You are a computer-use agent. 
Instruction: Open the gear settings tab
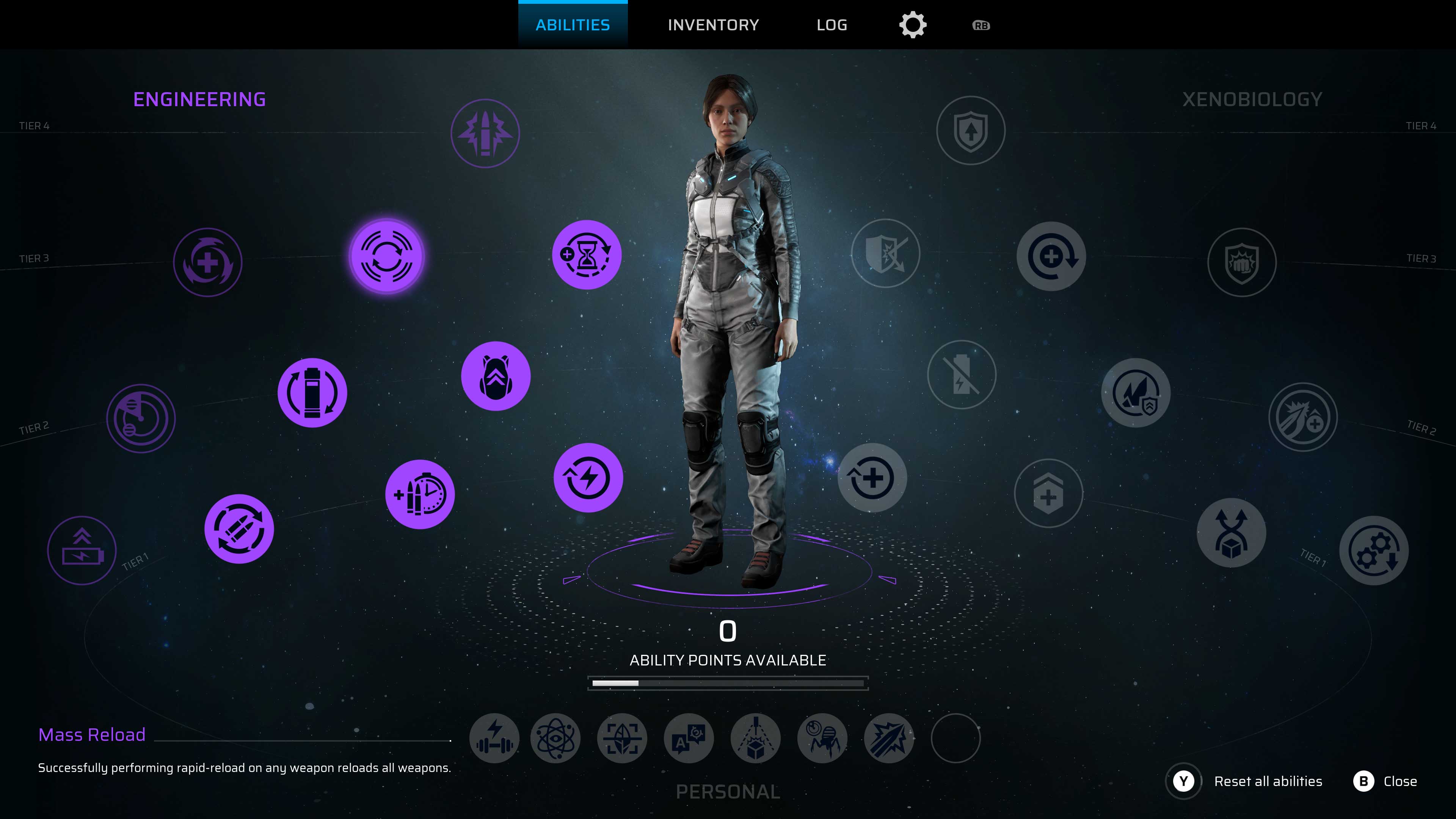[x=913, y=25]
